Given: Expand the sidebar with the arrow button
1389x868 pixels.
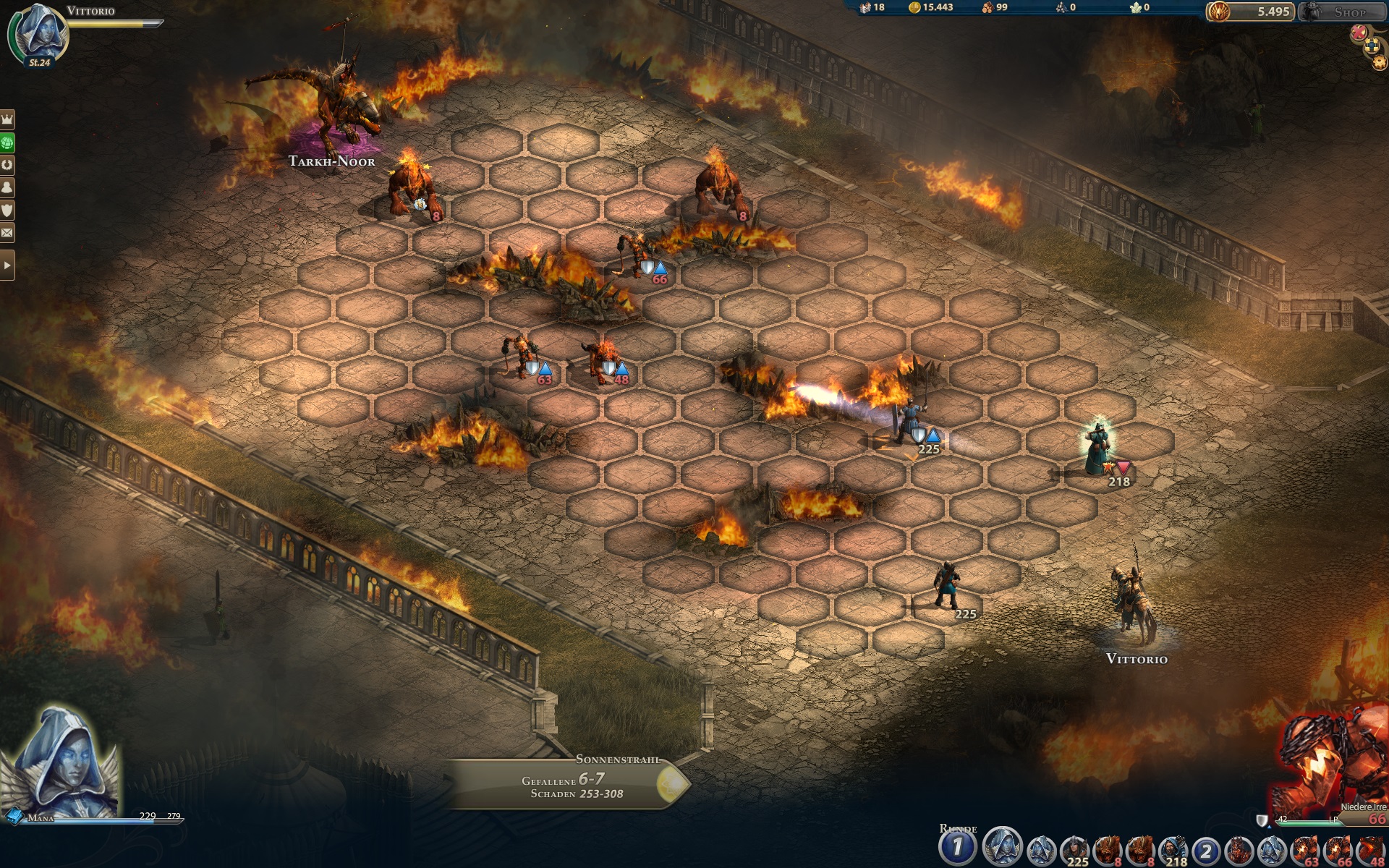Looking at the screenshot, I should click(x=7, y=265).
